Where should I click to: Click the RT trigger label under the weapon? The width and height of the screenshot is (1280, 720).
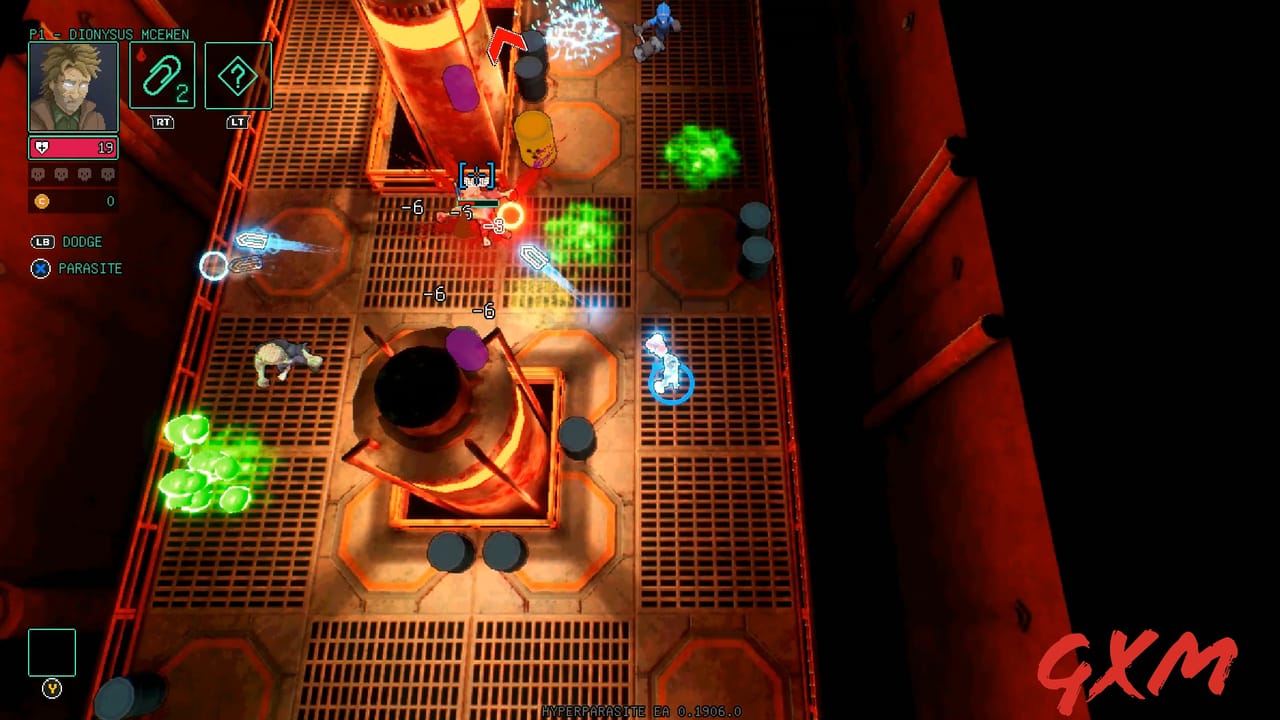coord(162,122)
